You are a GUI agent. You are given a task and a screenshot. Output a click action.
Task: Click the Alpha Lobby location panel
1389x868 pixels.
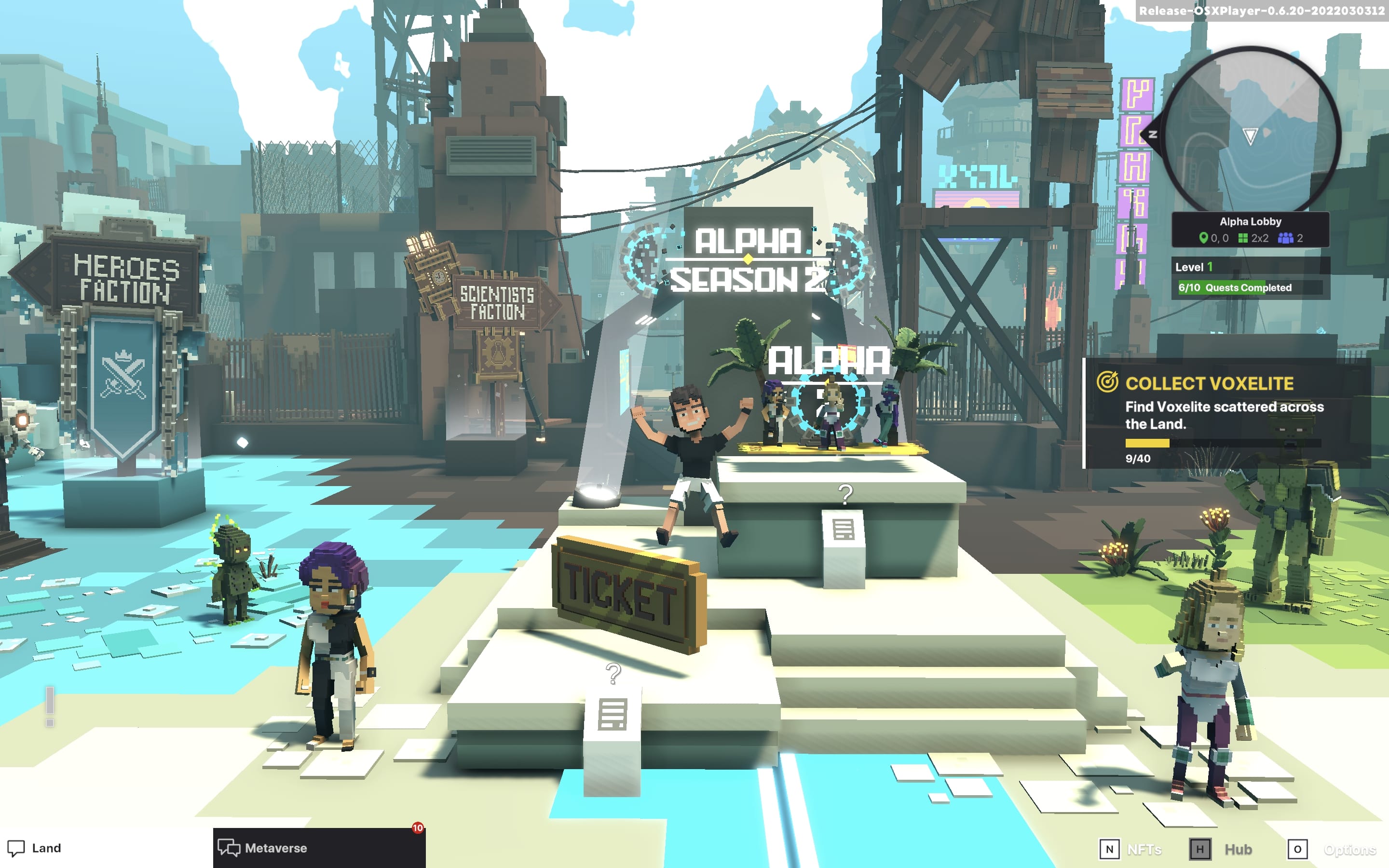click(1250, 230)
